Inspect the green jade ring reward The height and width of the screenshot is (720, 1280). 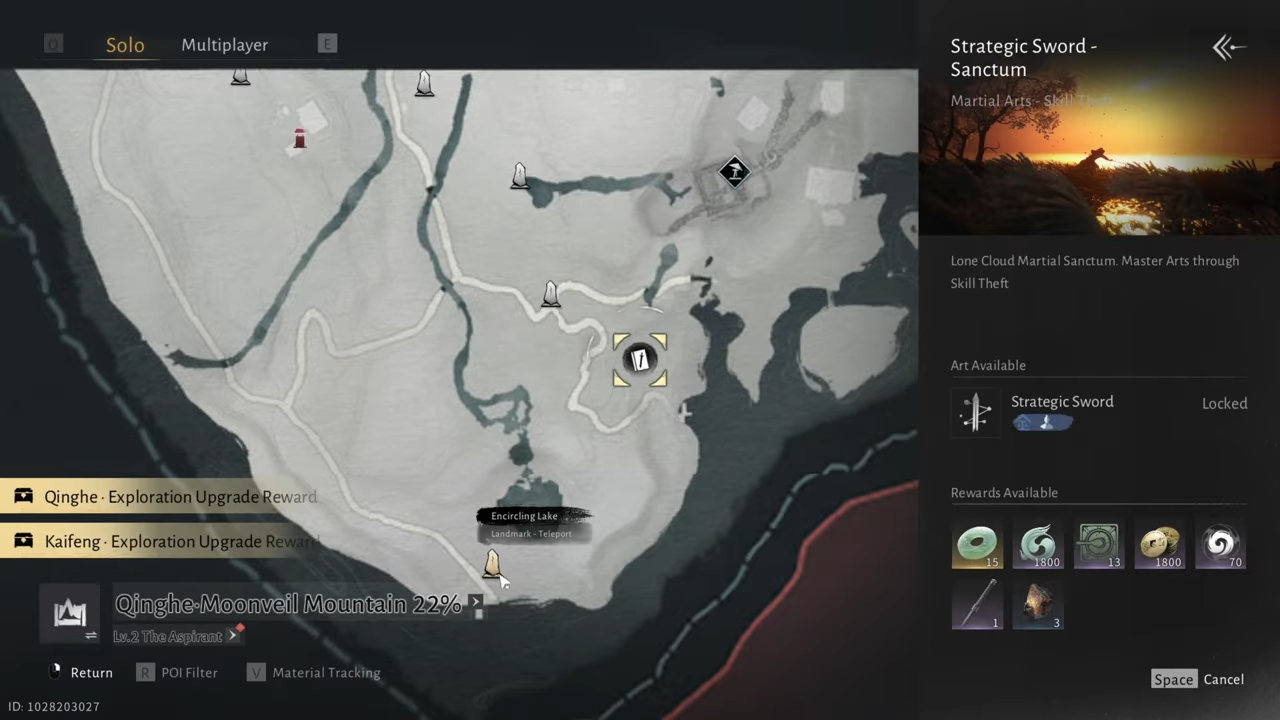pos(976,544)
